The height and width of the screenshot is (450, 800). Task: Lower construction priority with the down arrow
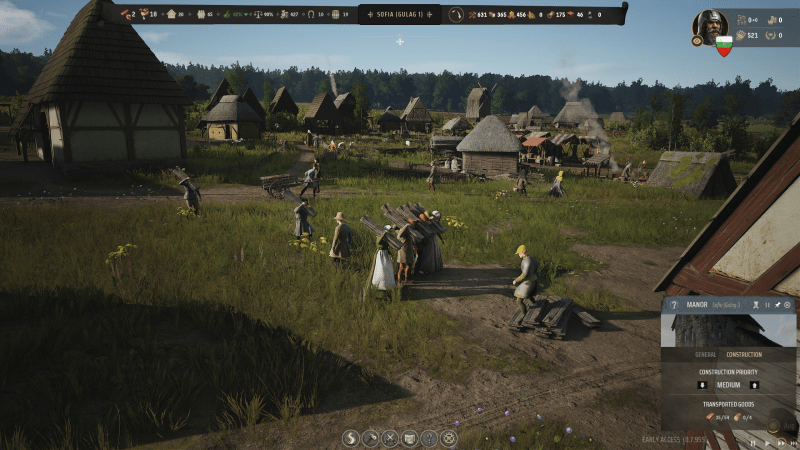click(700, 384)
